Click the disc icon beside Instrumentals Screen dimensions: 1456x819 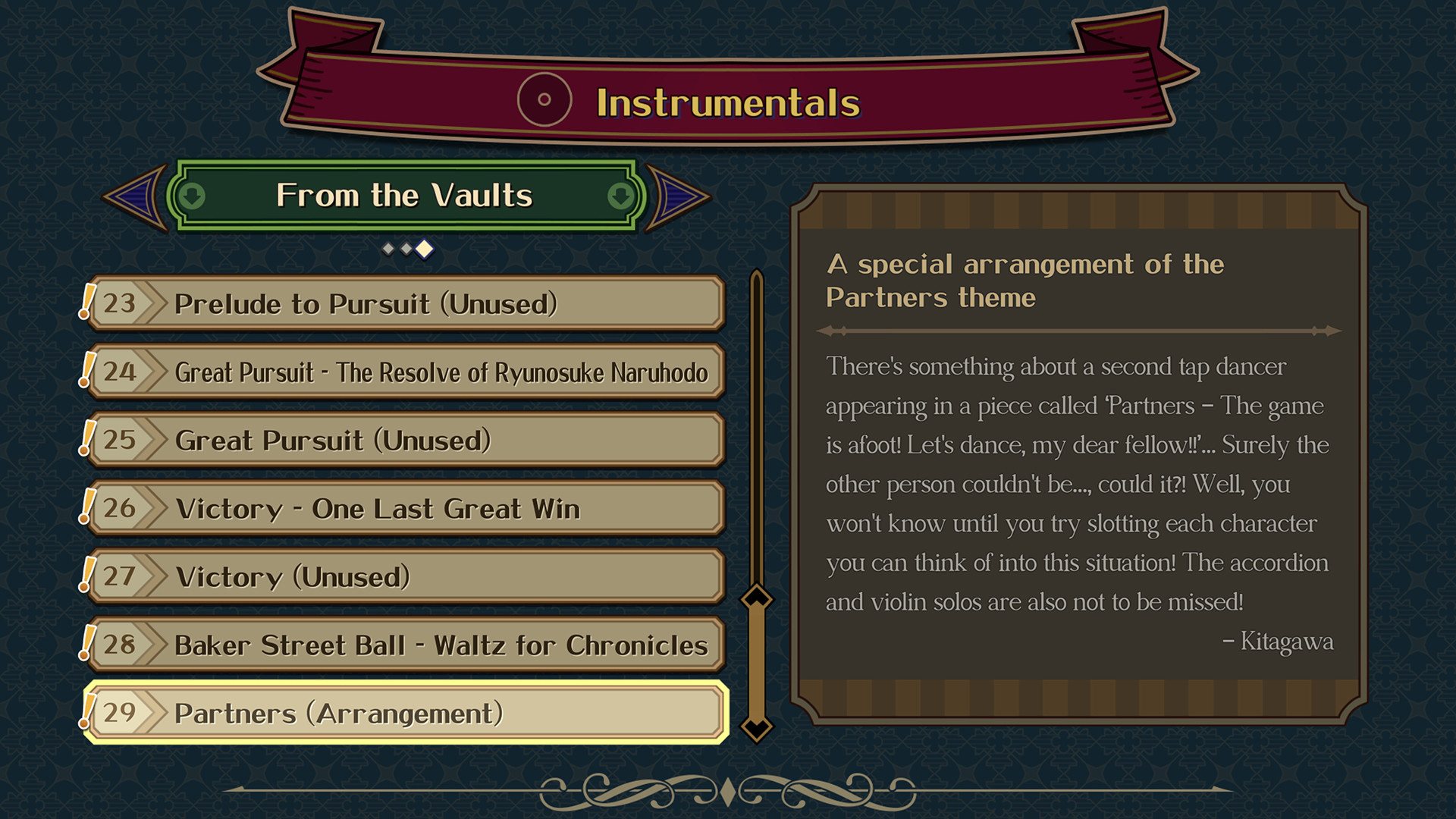tap(544, 98)
